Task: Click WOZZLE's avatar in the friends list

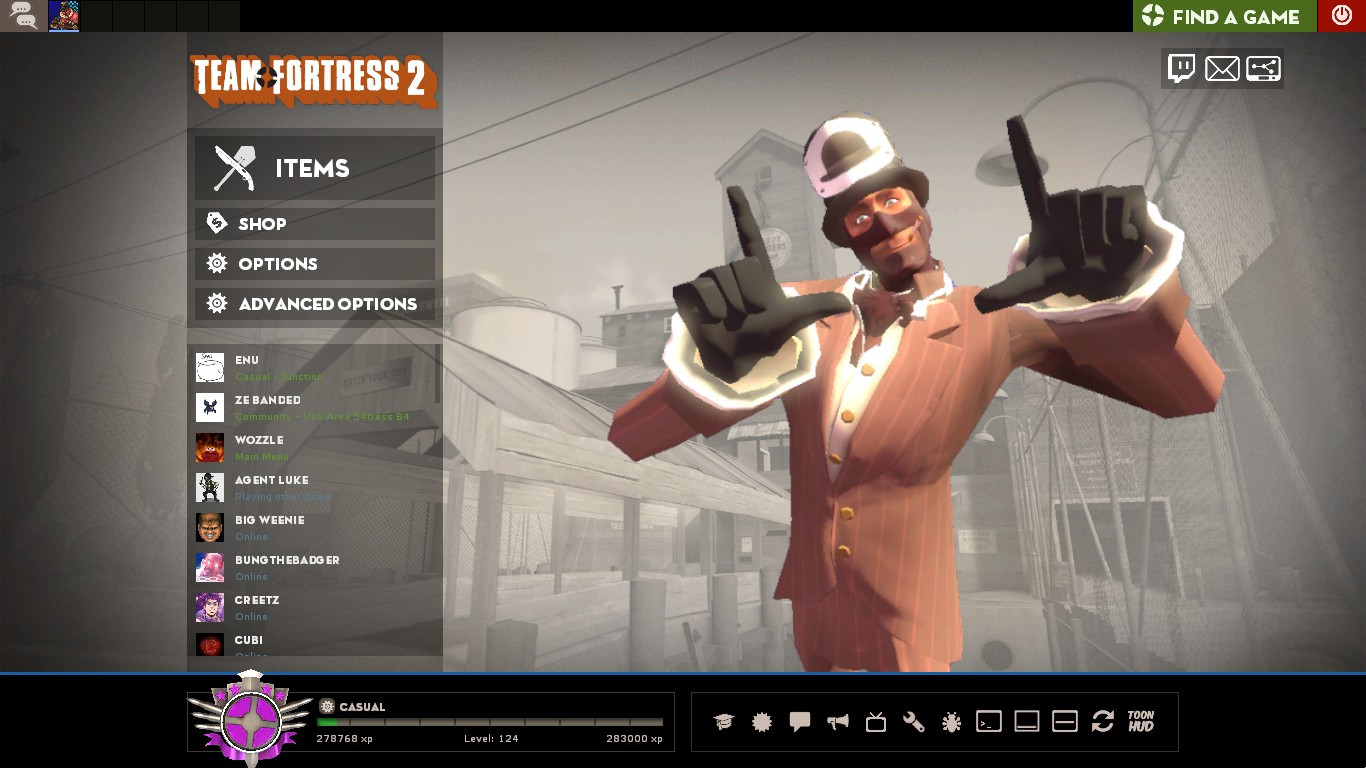Action: (x=209, y=447)
